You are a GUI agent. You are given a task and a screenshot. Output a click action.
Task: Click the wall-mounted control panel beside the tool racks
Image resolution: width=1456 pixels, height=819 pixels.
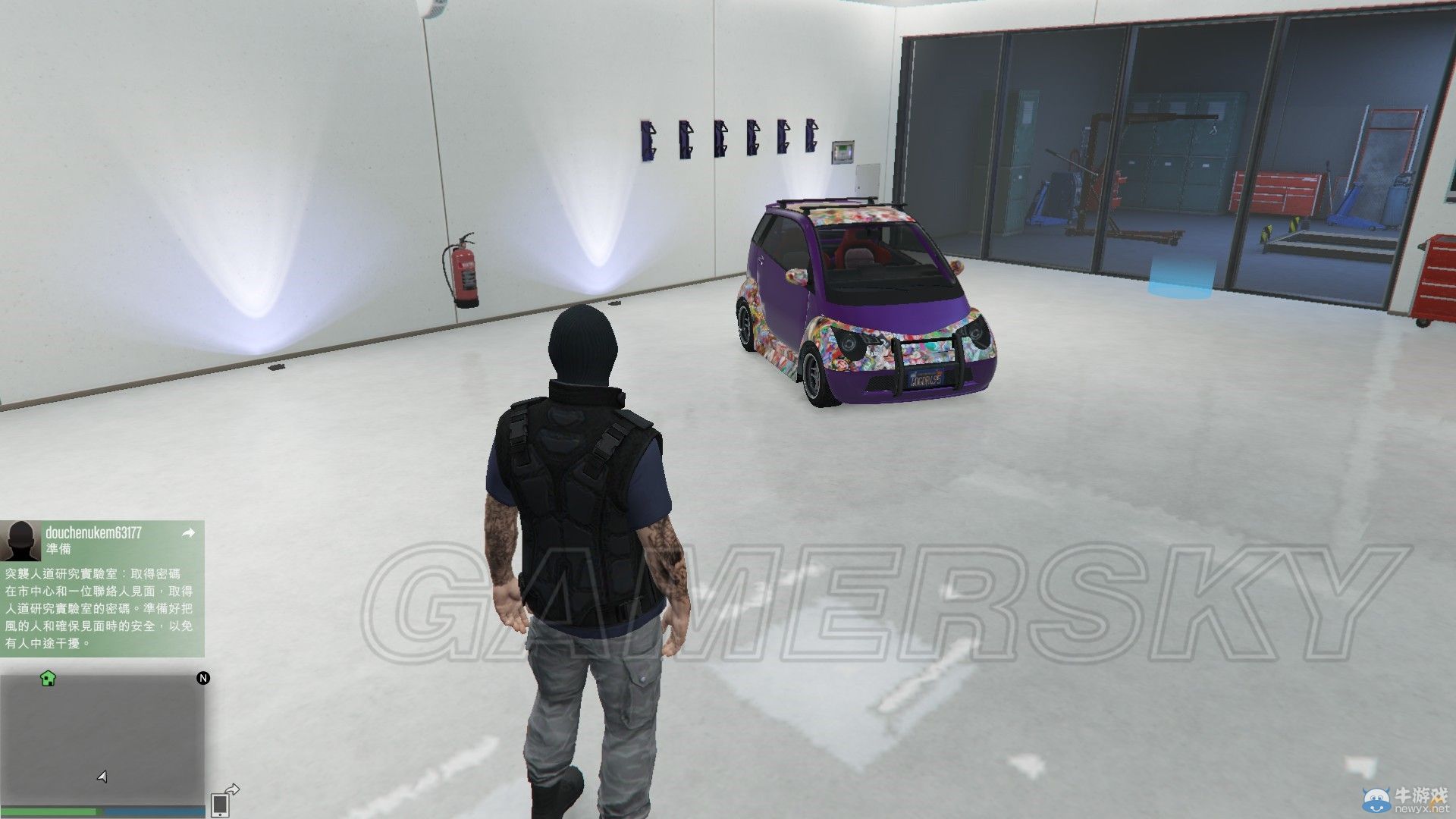(x=842, y=152)
